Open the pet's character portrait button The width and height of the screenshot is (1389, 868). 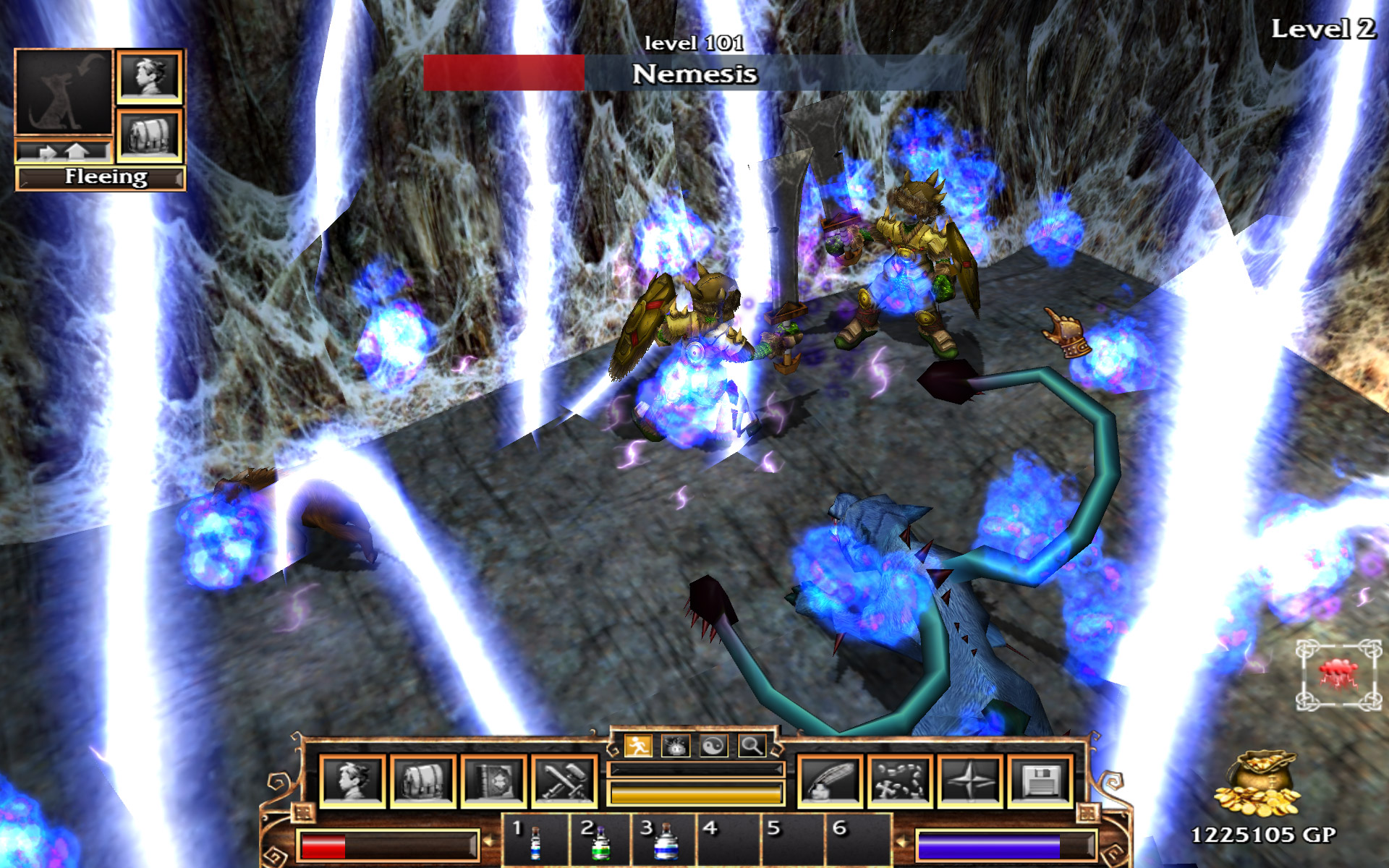(x=150, y=76)
